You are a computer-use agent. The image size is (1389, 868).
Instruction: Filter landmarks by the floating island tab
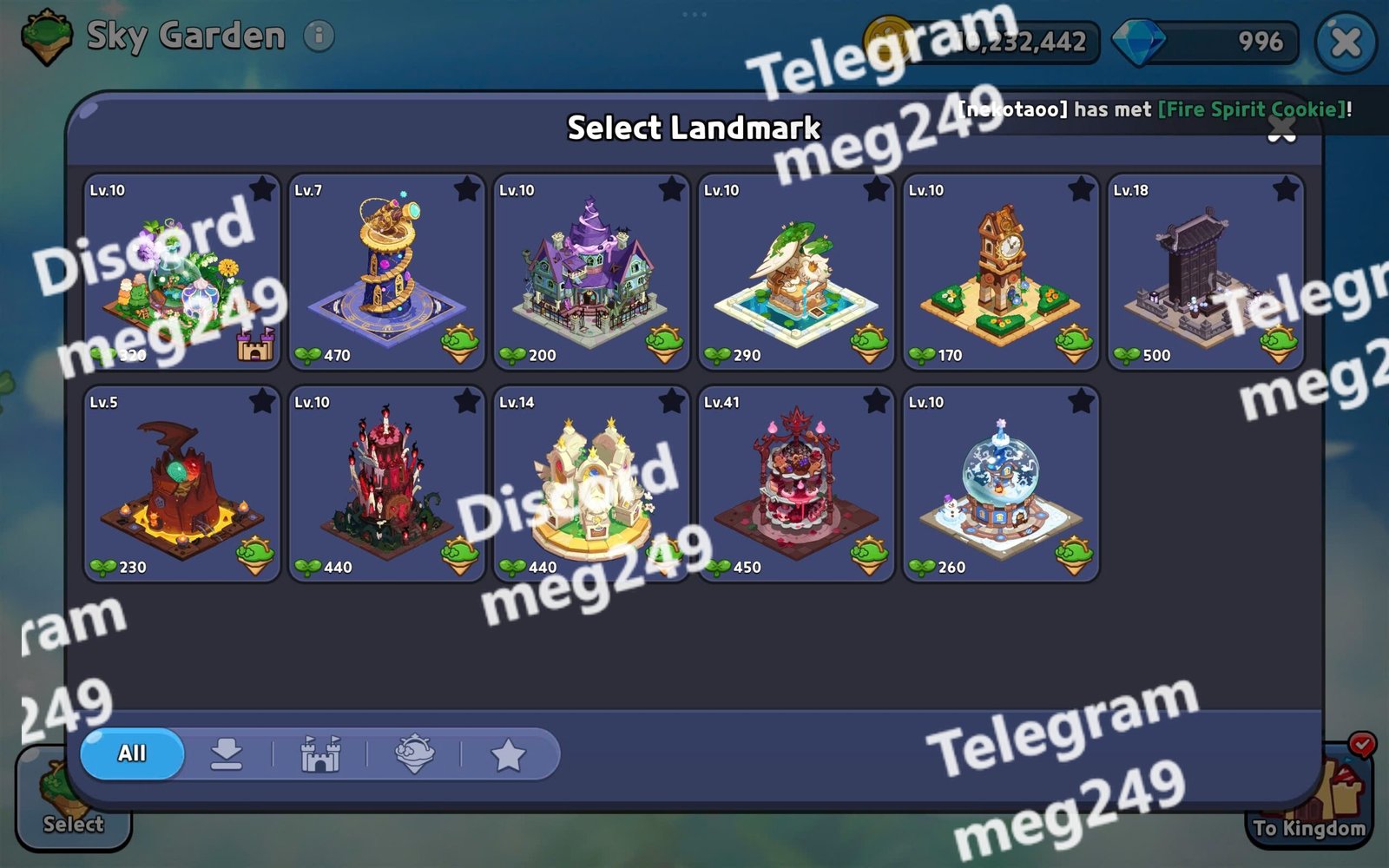pyautogui.click(x=414, y=753)
